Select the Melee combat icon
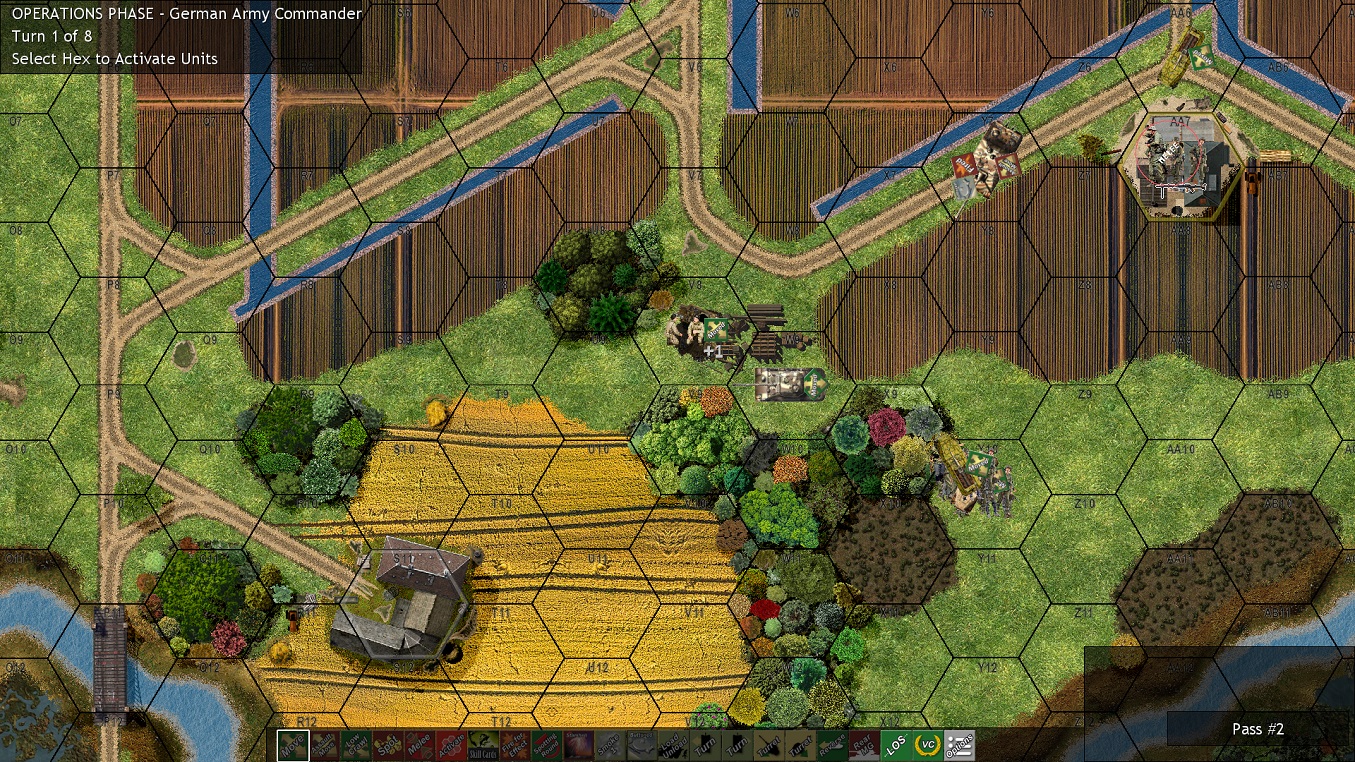The height and width of the screenshot is (762, 1355). (418, 744)
